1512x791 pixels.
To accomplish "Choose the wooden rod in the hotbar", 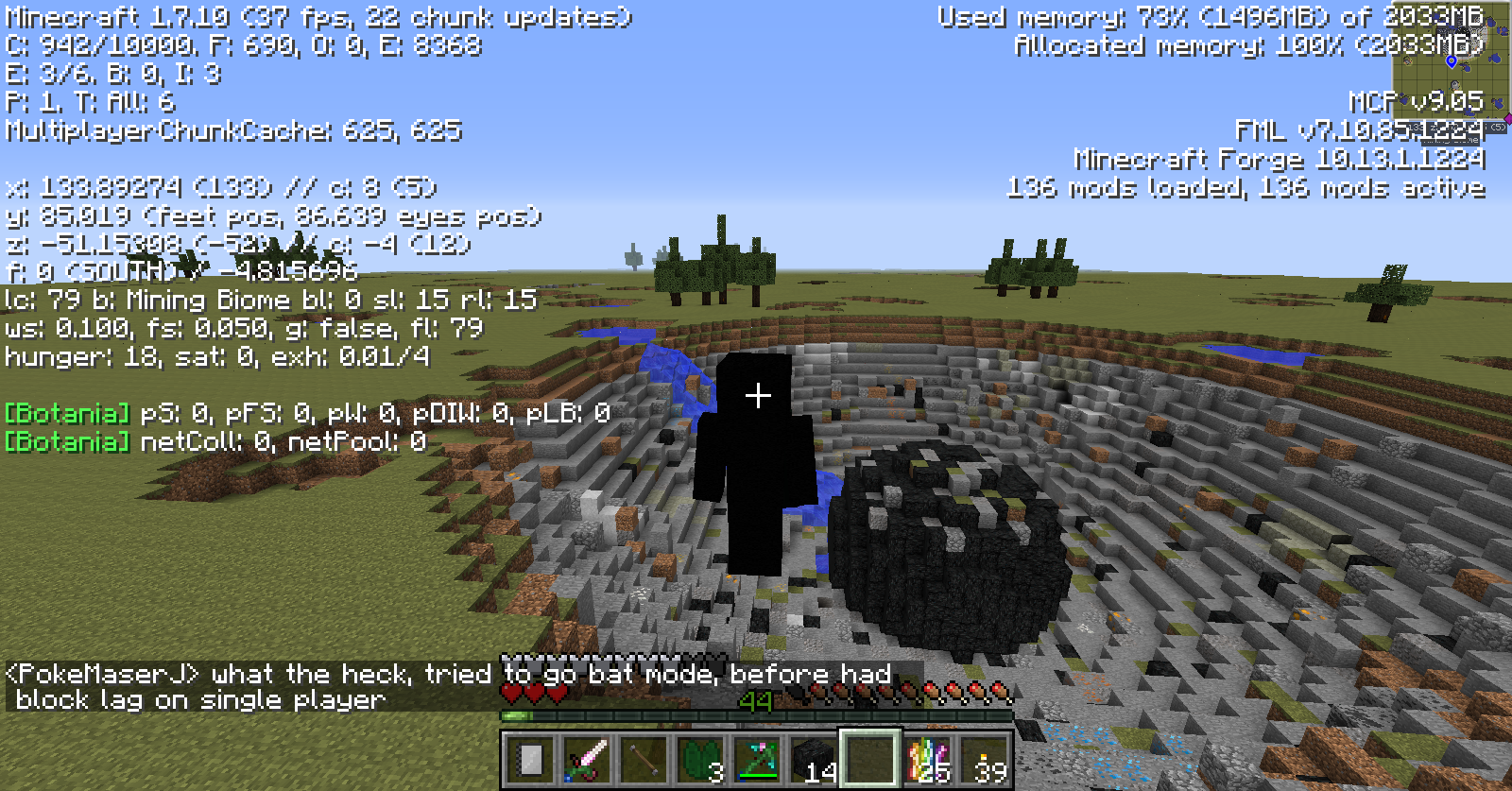I will (x=644, y=759).
